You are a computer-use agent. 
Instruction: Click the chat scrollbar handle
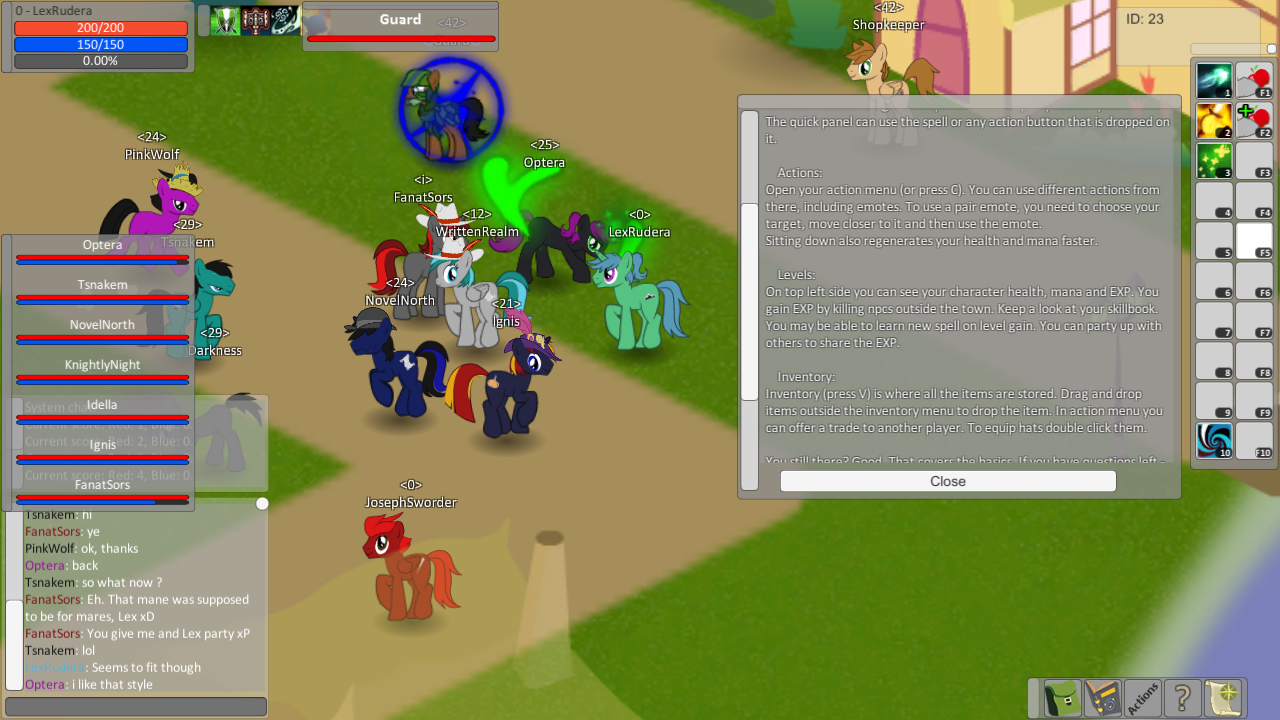point(262,503)
